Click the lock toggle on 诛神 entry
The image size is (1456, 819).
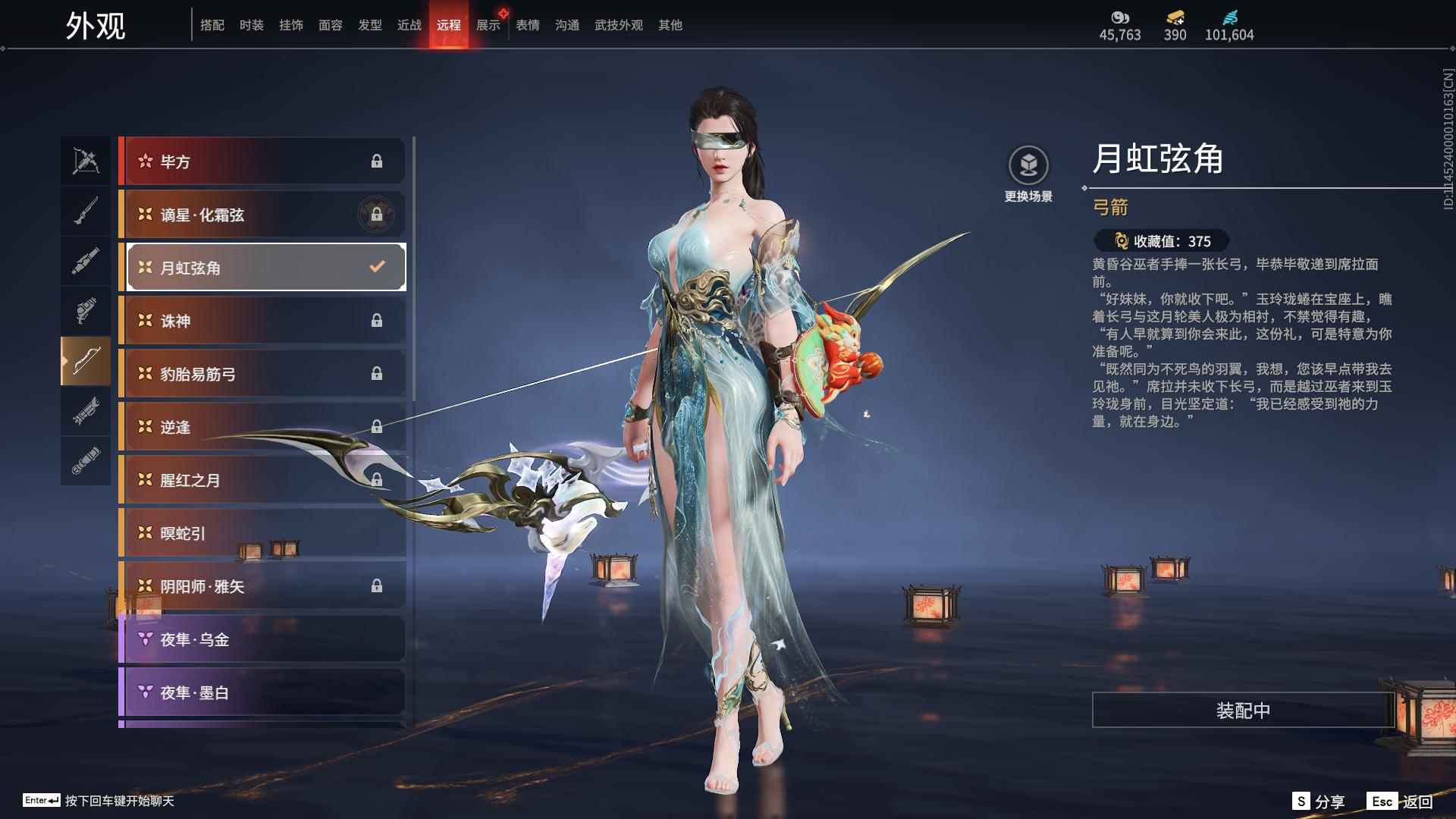(x=378, y=320)
